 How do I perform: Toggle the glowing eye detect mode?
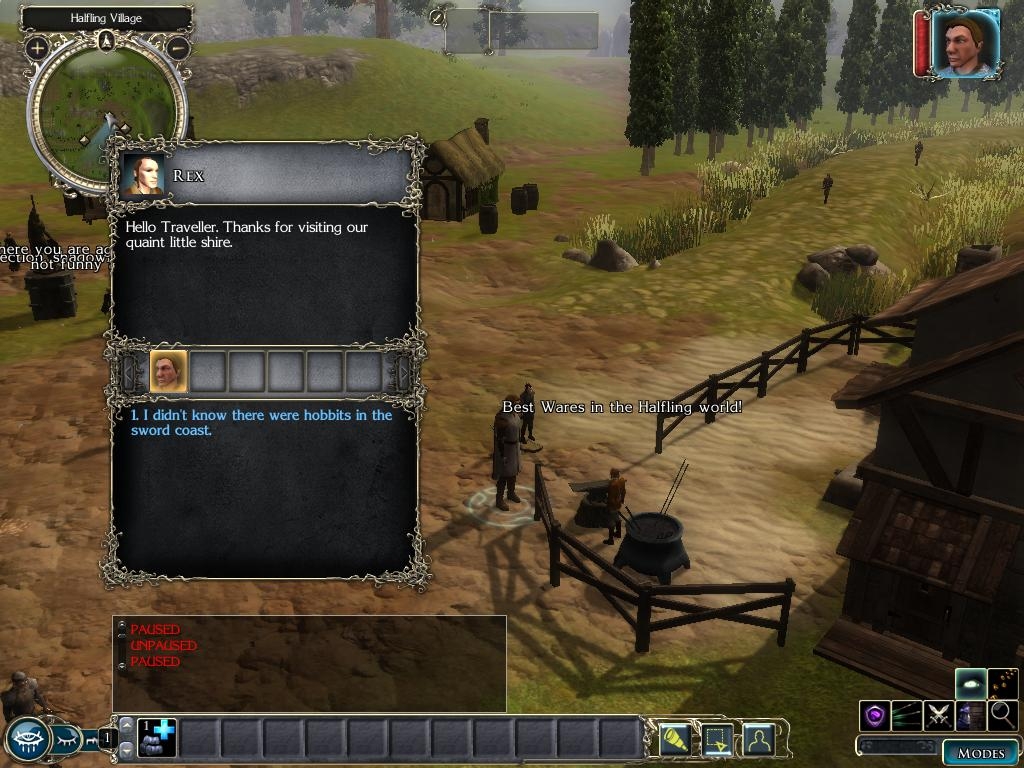click(x=971, y=684)
